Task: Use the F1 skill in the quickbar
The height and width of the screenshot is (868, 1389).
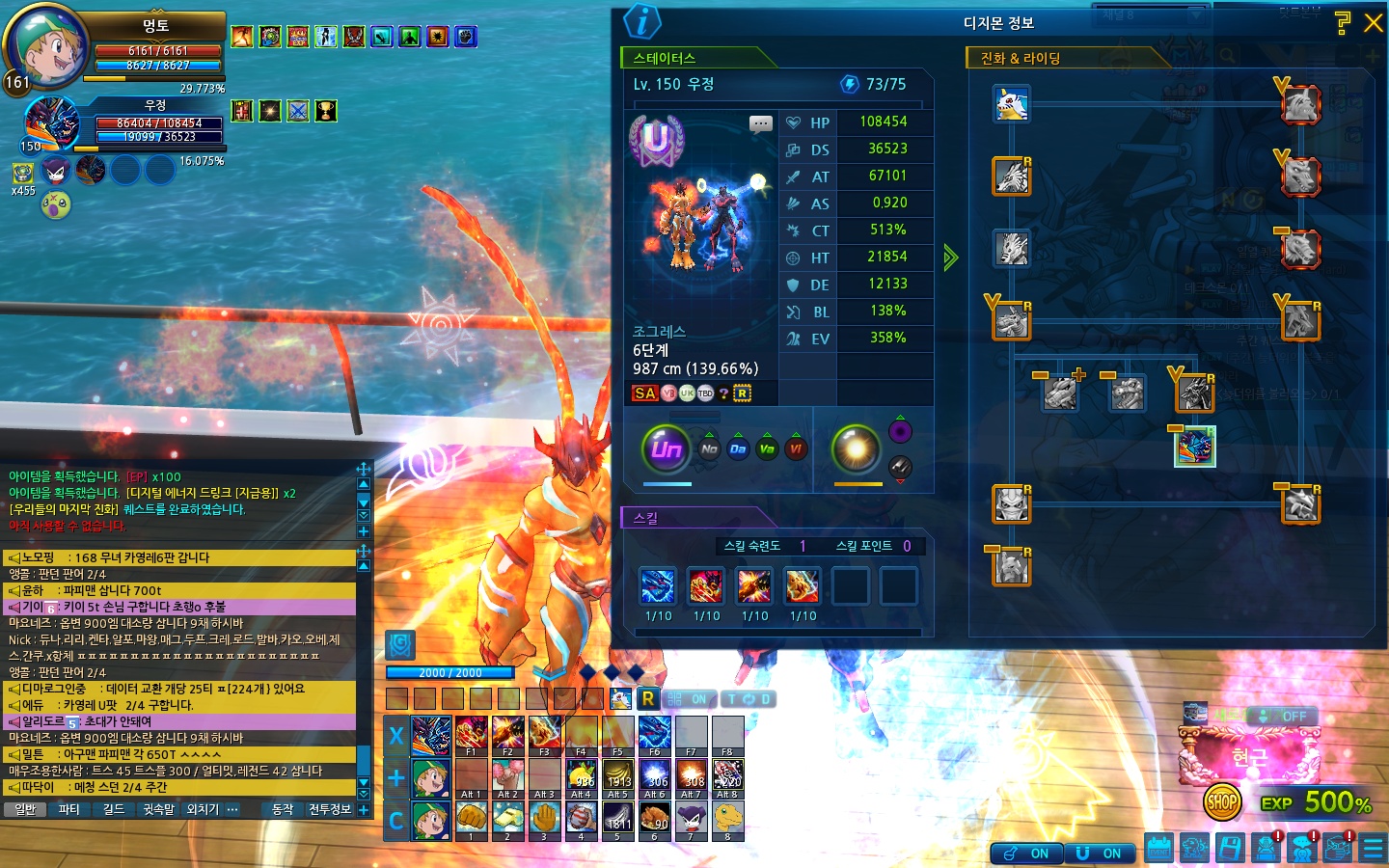Action: coord(471,733)
